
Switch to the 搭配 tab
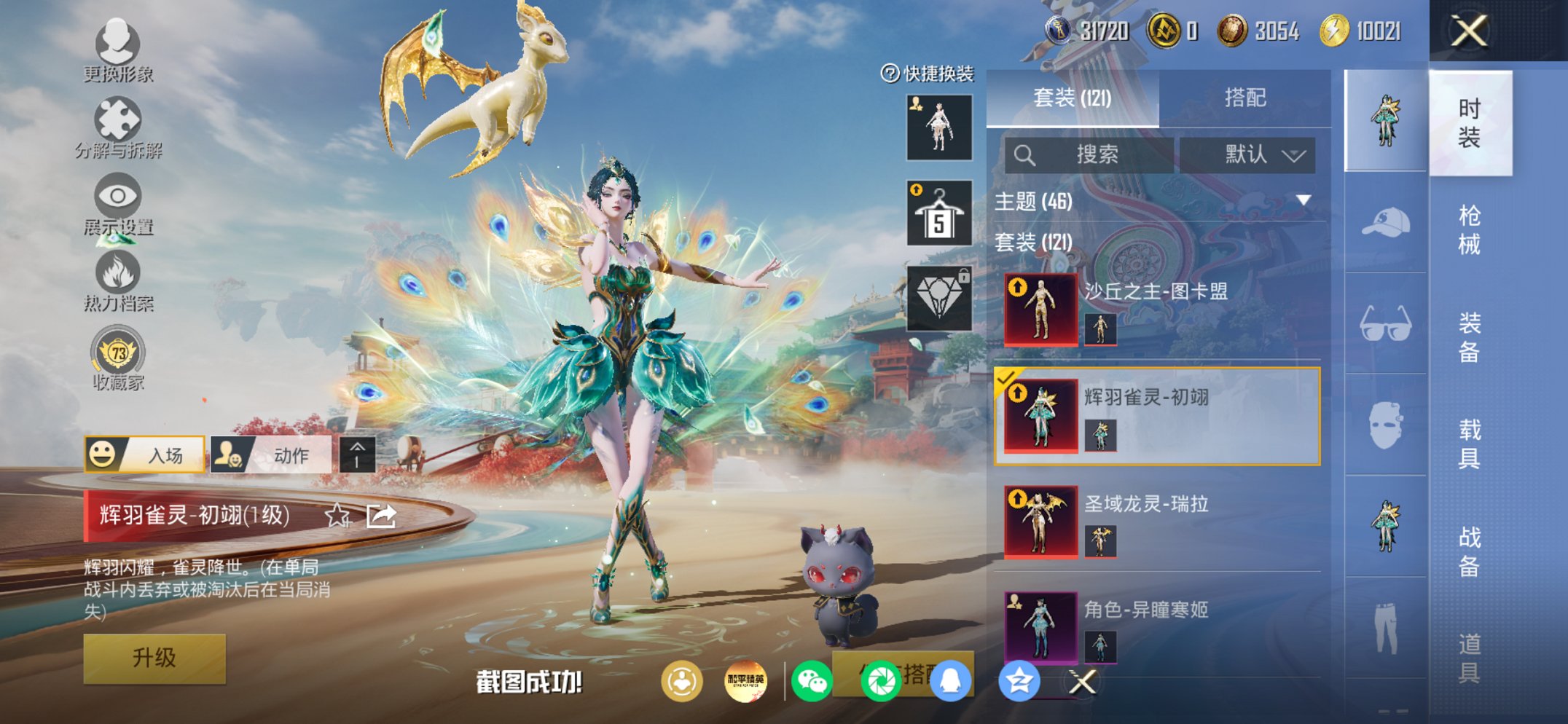click(x=1244, y=98)
